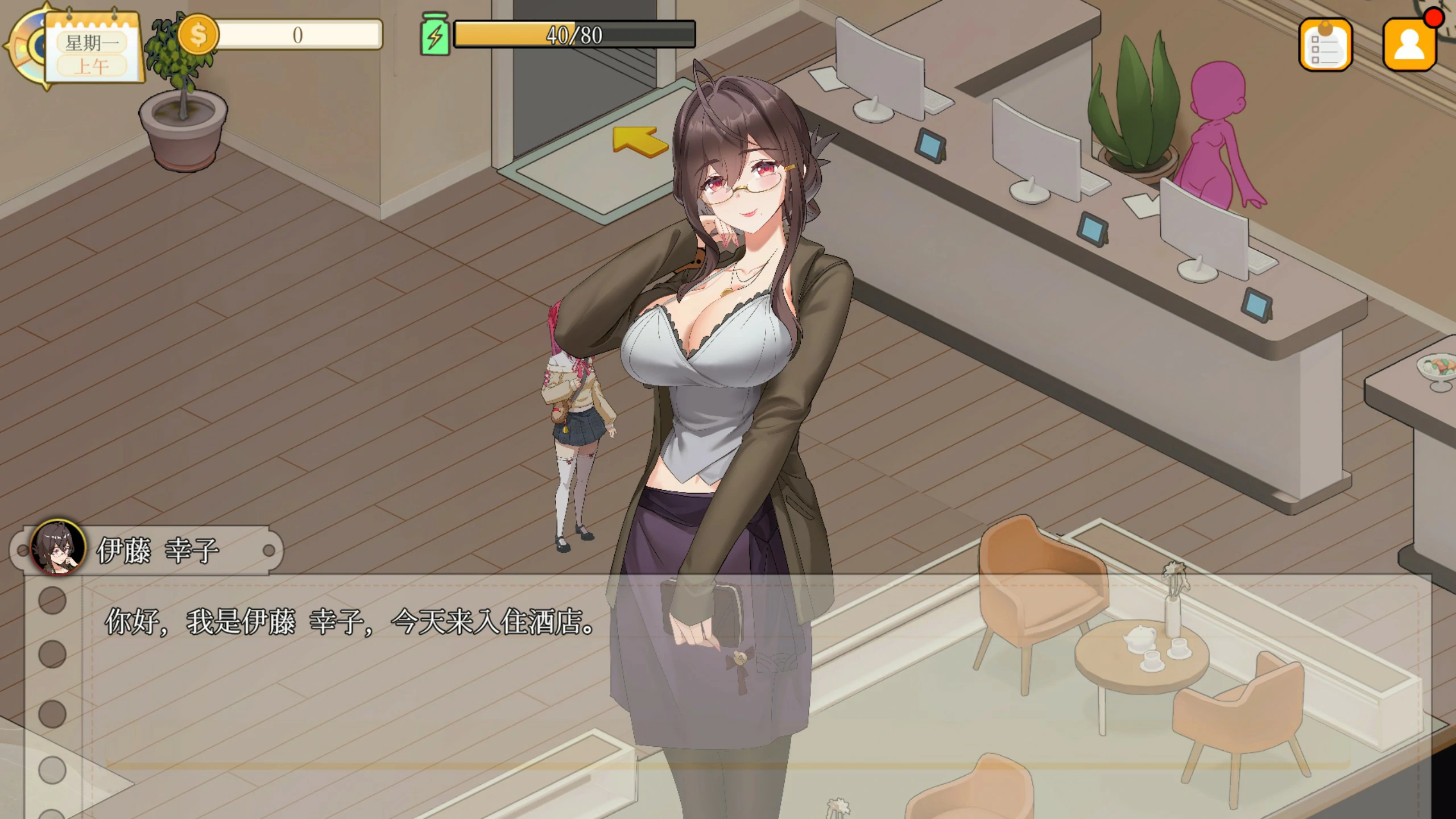Viewport: 1456px width, 819px height.
Task: Advance the dialogue text 你好，我是伊藤 幸子
Action: click(350, 622)
